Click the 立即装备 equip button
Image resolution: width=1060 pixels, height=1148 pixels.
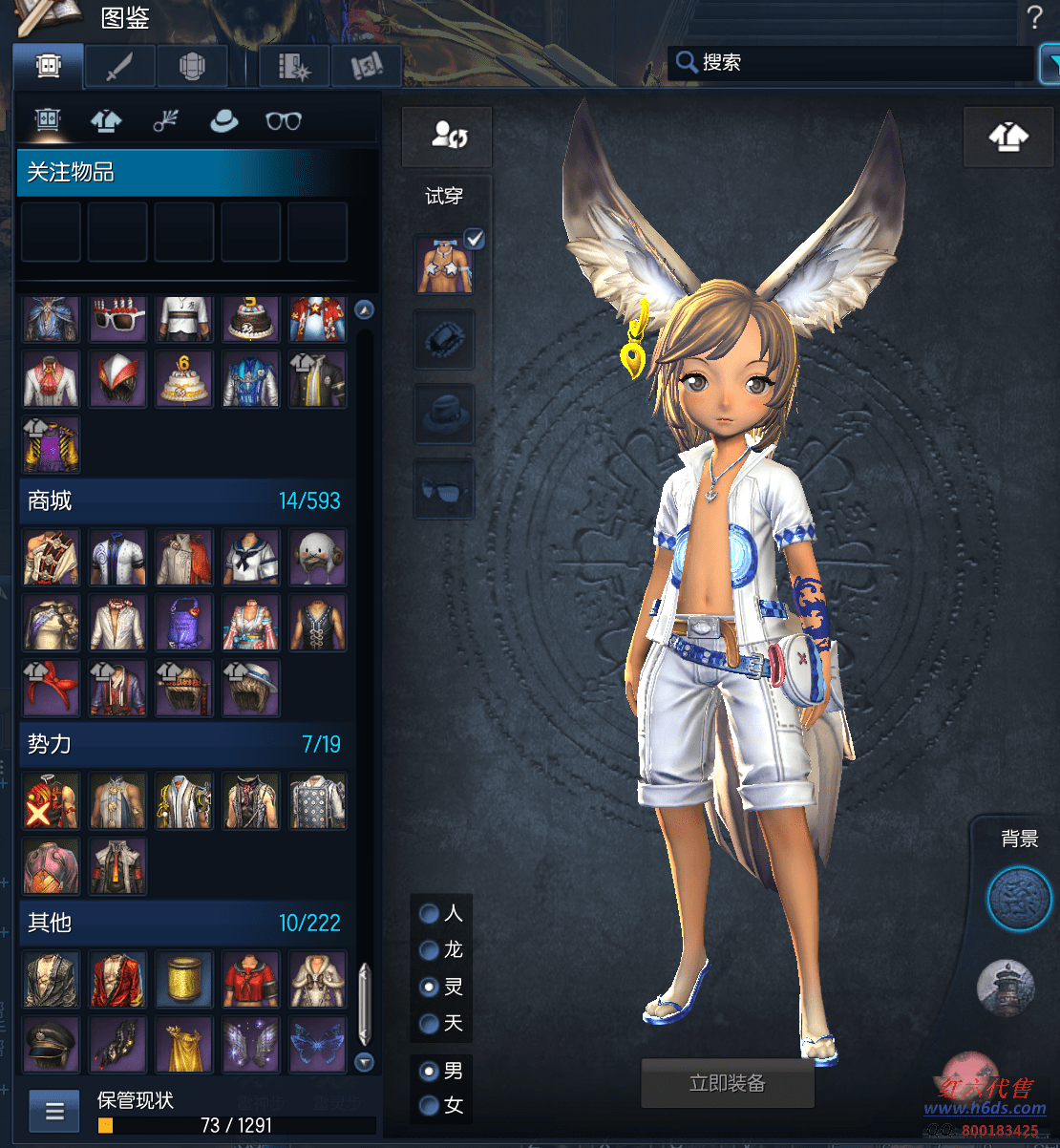coord(728,1083)
